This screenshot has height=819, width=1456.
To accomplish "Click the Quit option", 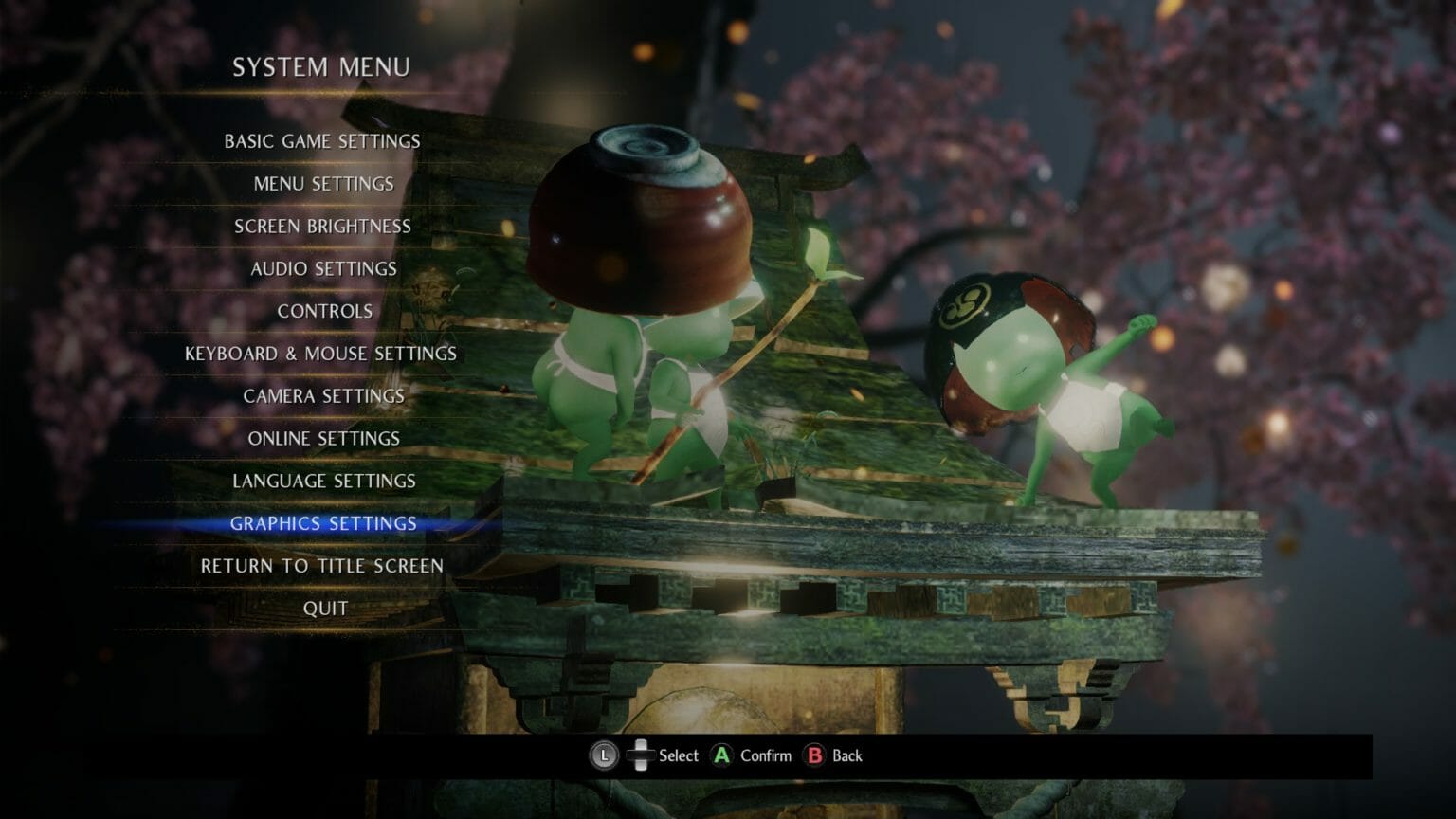I will click(x=323, y=608).
